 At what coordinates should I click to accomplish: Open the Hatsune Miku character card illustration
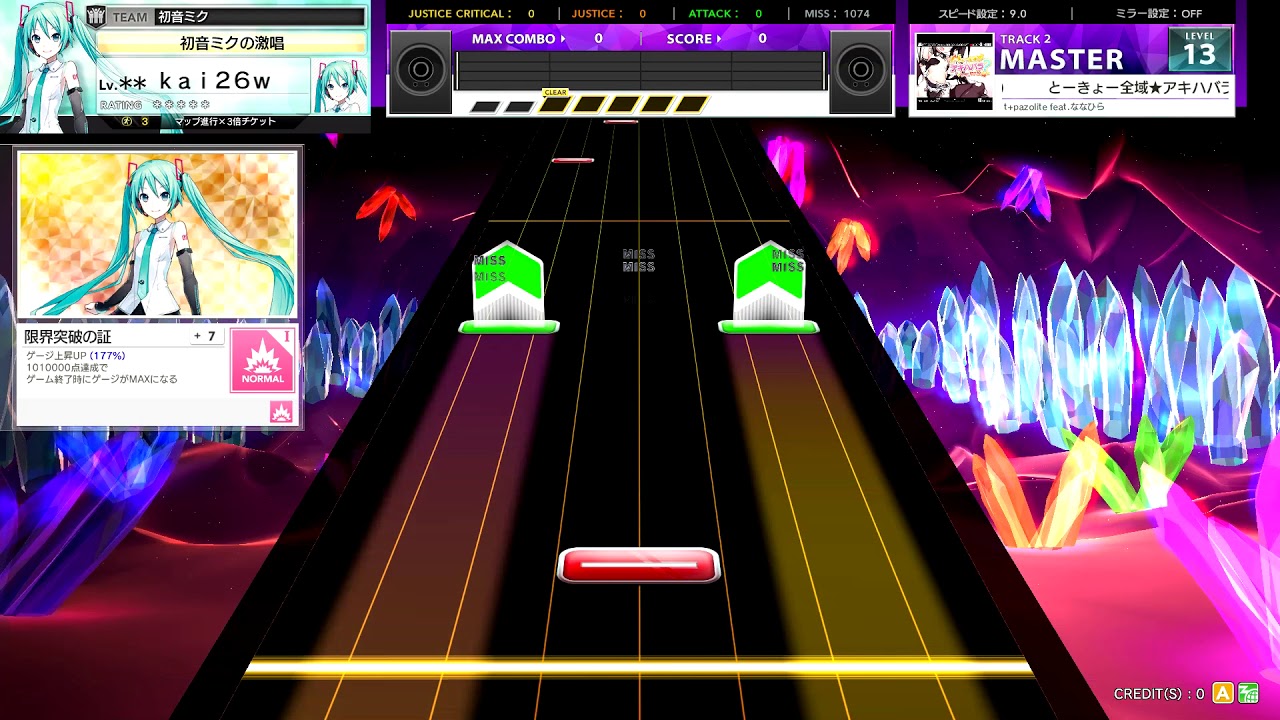point(158,234)
